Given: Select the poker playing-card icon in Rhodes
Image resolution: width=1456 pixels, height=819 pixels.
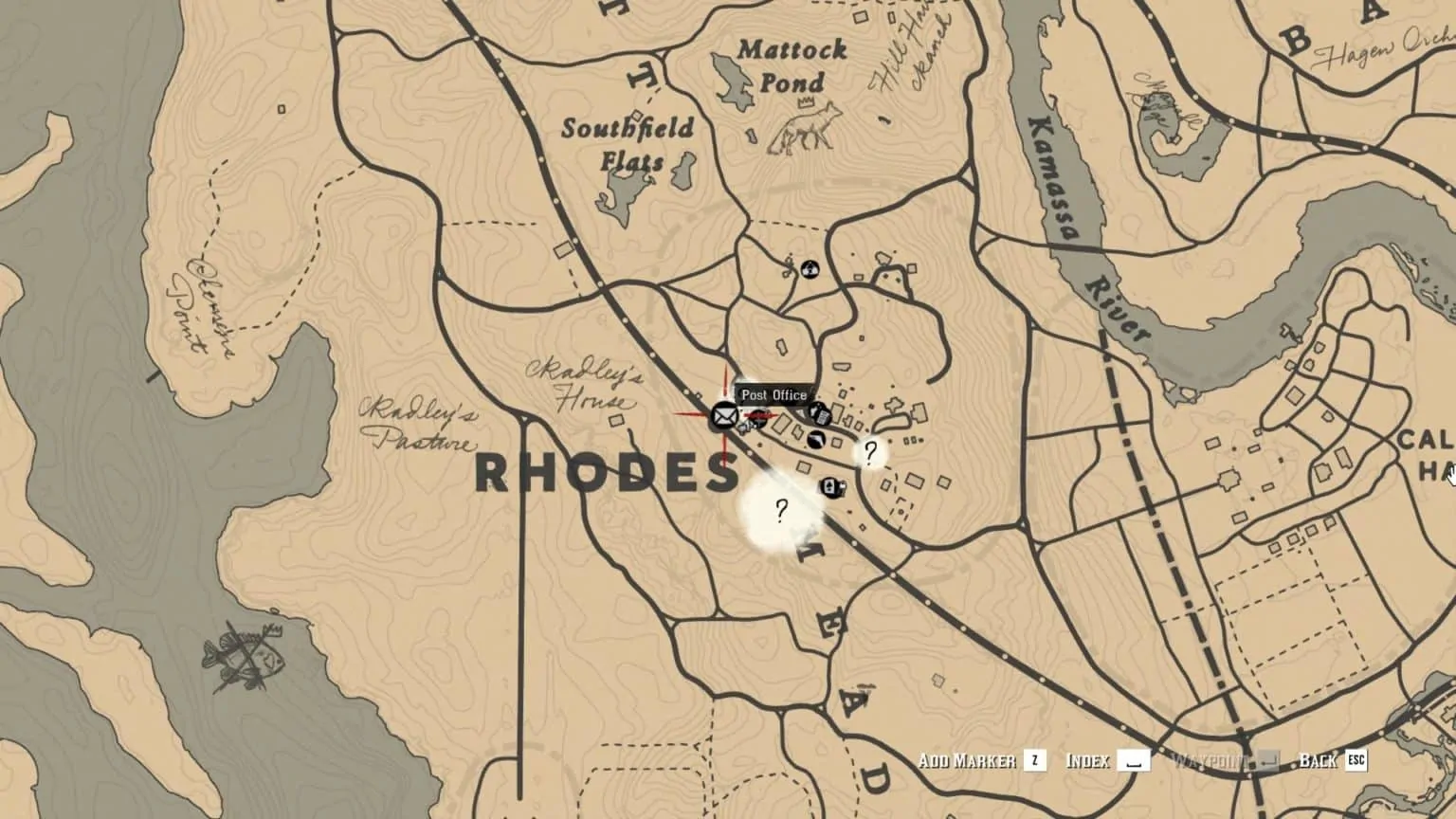Looking at the screenshot, I should click(829, 486).
